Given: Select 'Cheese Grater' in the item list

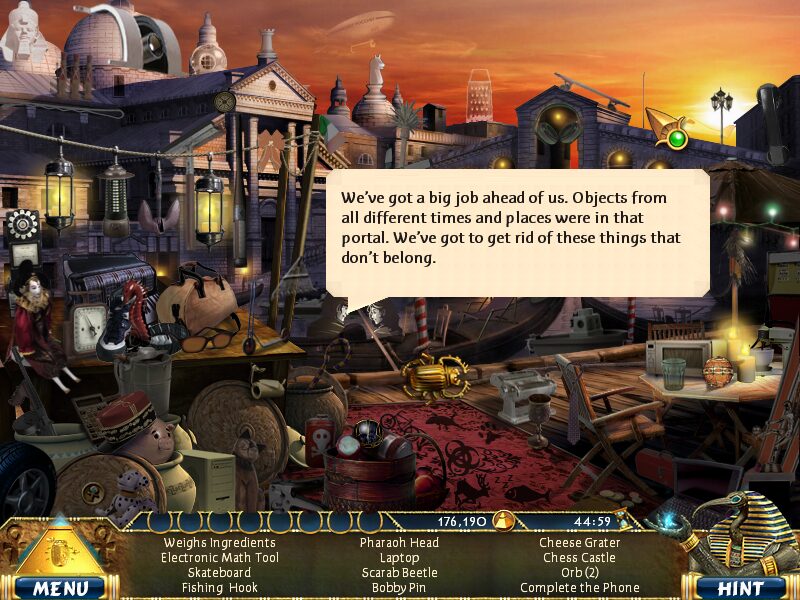Looking at the screenshot, I should click(x=580, y=543).
